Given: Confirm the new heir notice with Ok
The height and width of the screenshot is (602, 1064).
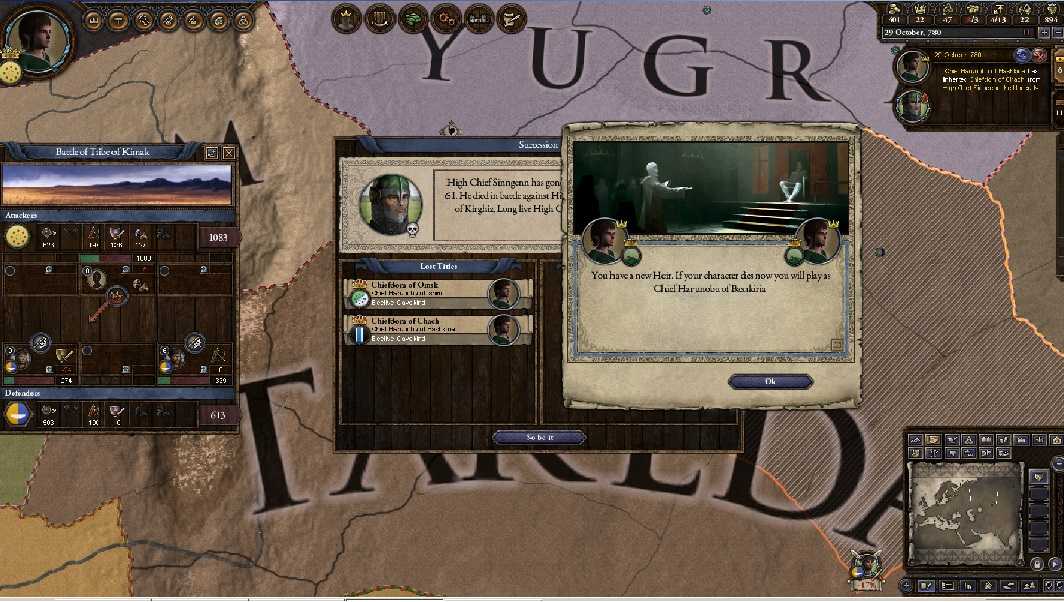Looking at the screenshot, I should click(770, 381).
